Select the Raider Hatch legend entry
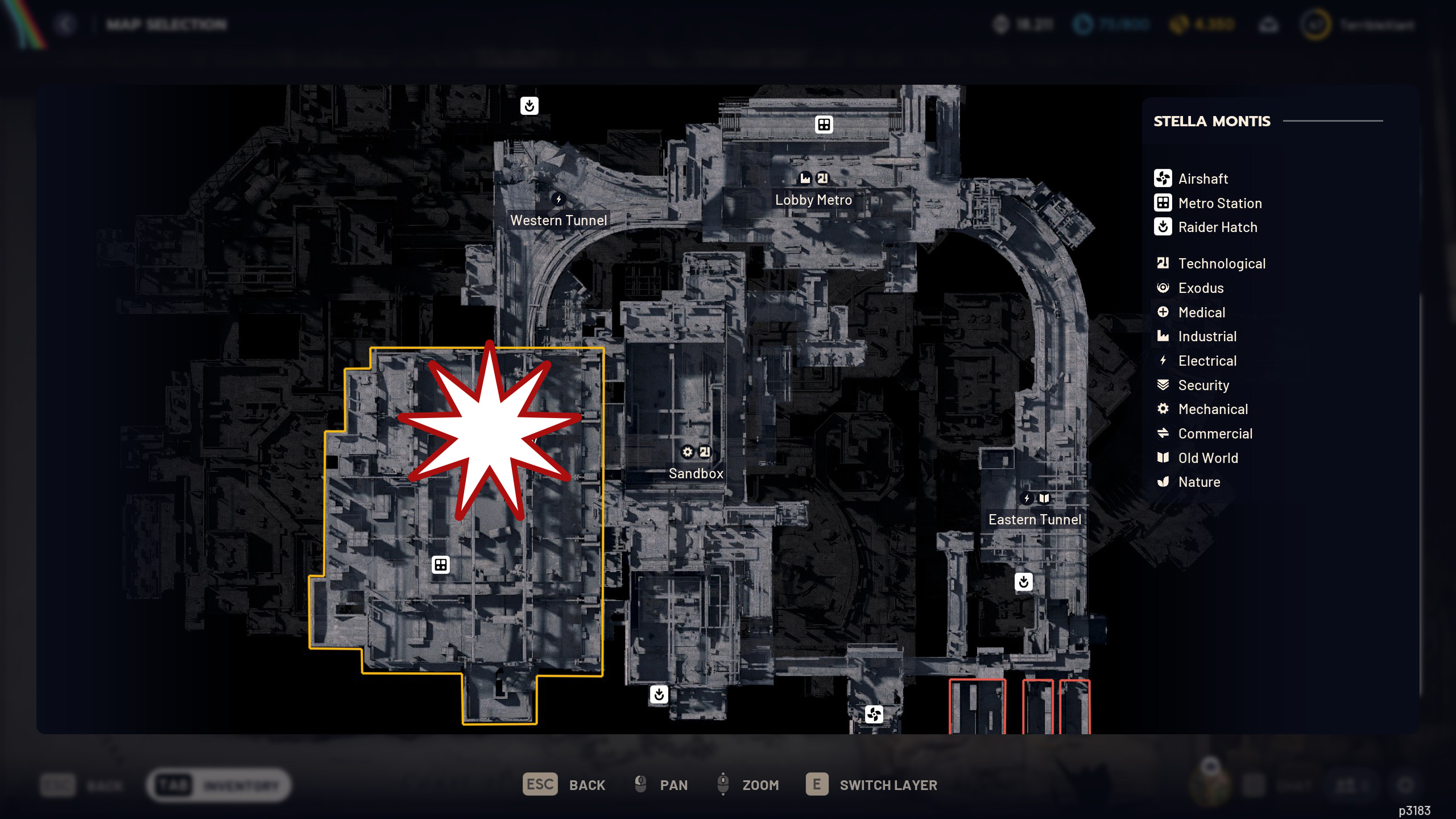 click(1217, 227)
